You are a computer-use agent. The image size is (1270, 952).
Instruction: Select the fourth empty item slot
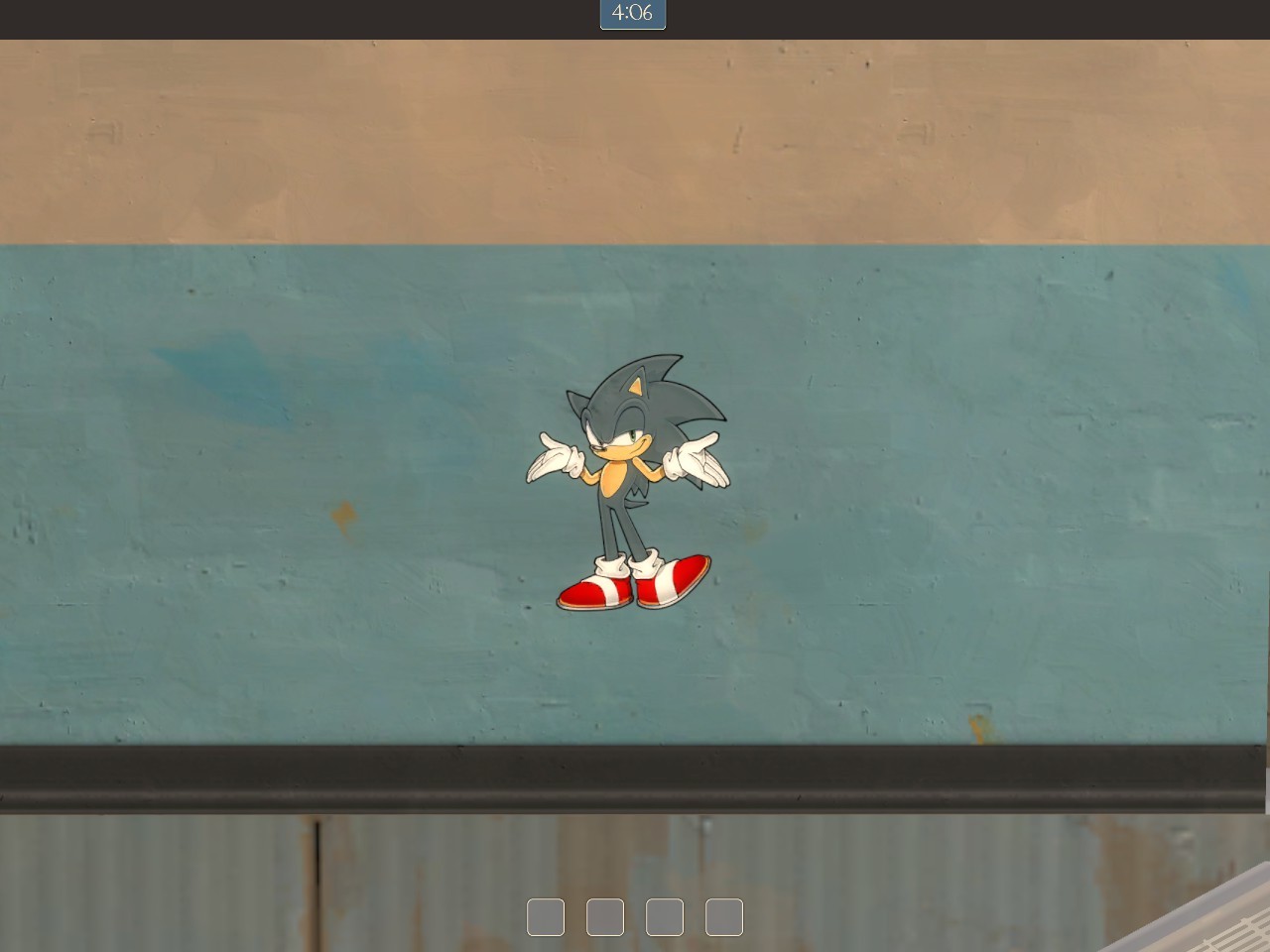pos(724,916)
